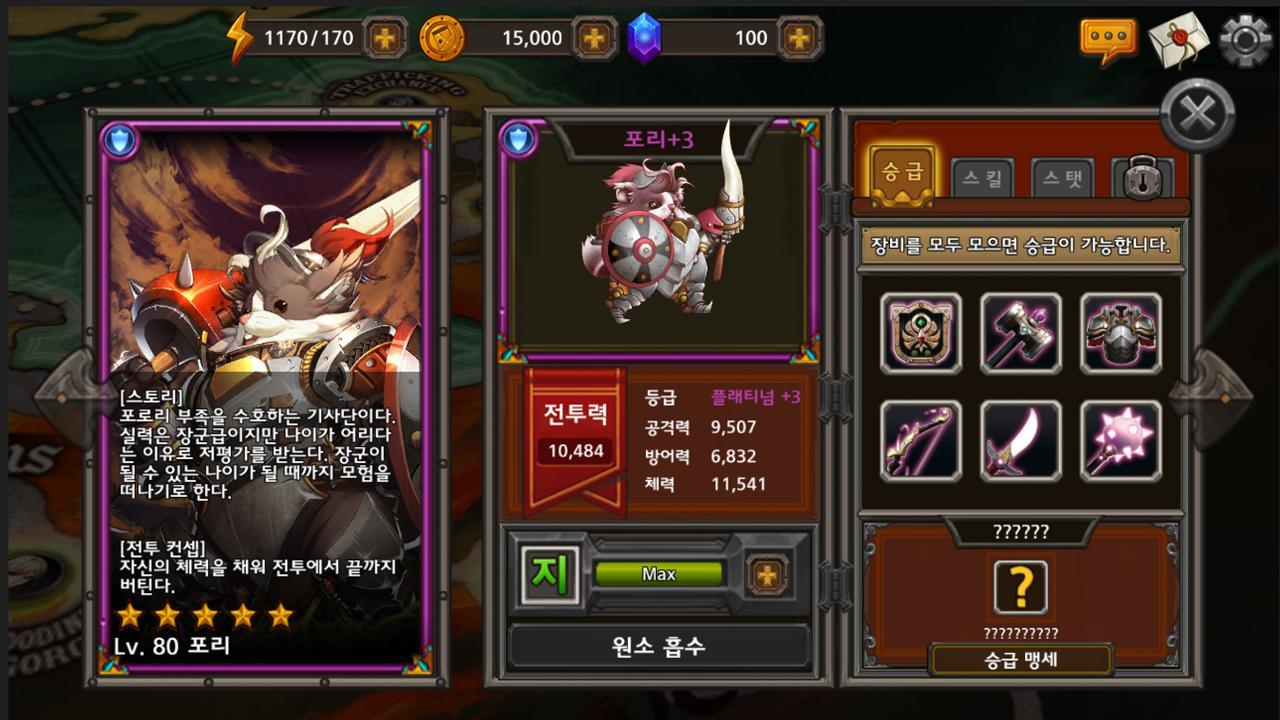Add more lightning energy with plus button
Viewport: 1280px width, 720px height.
point(385,39)
